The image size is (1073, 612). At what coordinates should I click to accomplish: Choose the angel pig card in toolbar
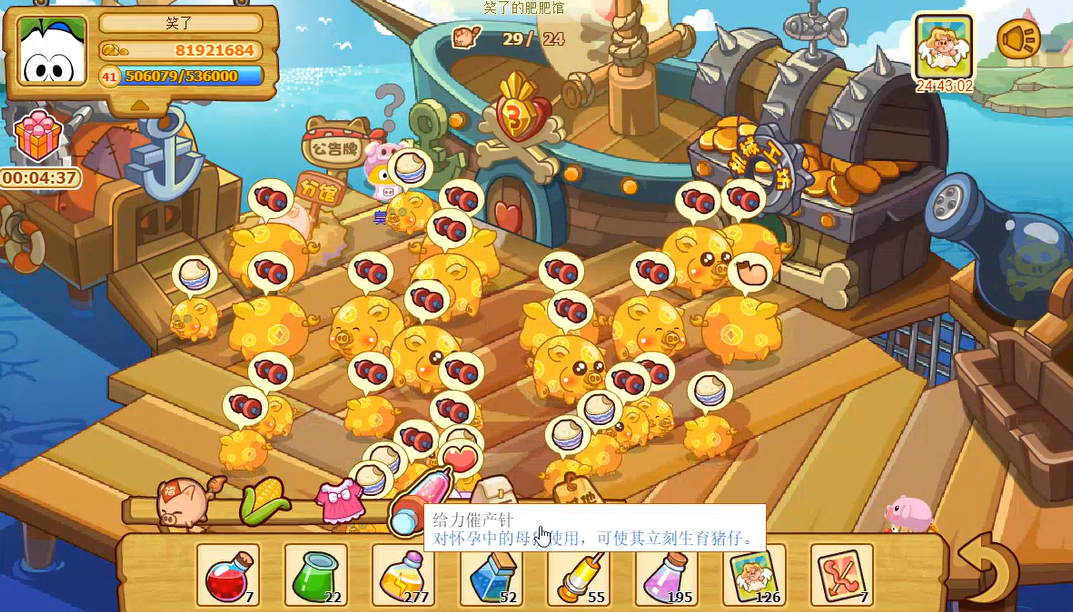[x=754, y=575]
